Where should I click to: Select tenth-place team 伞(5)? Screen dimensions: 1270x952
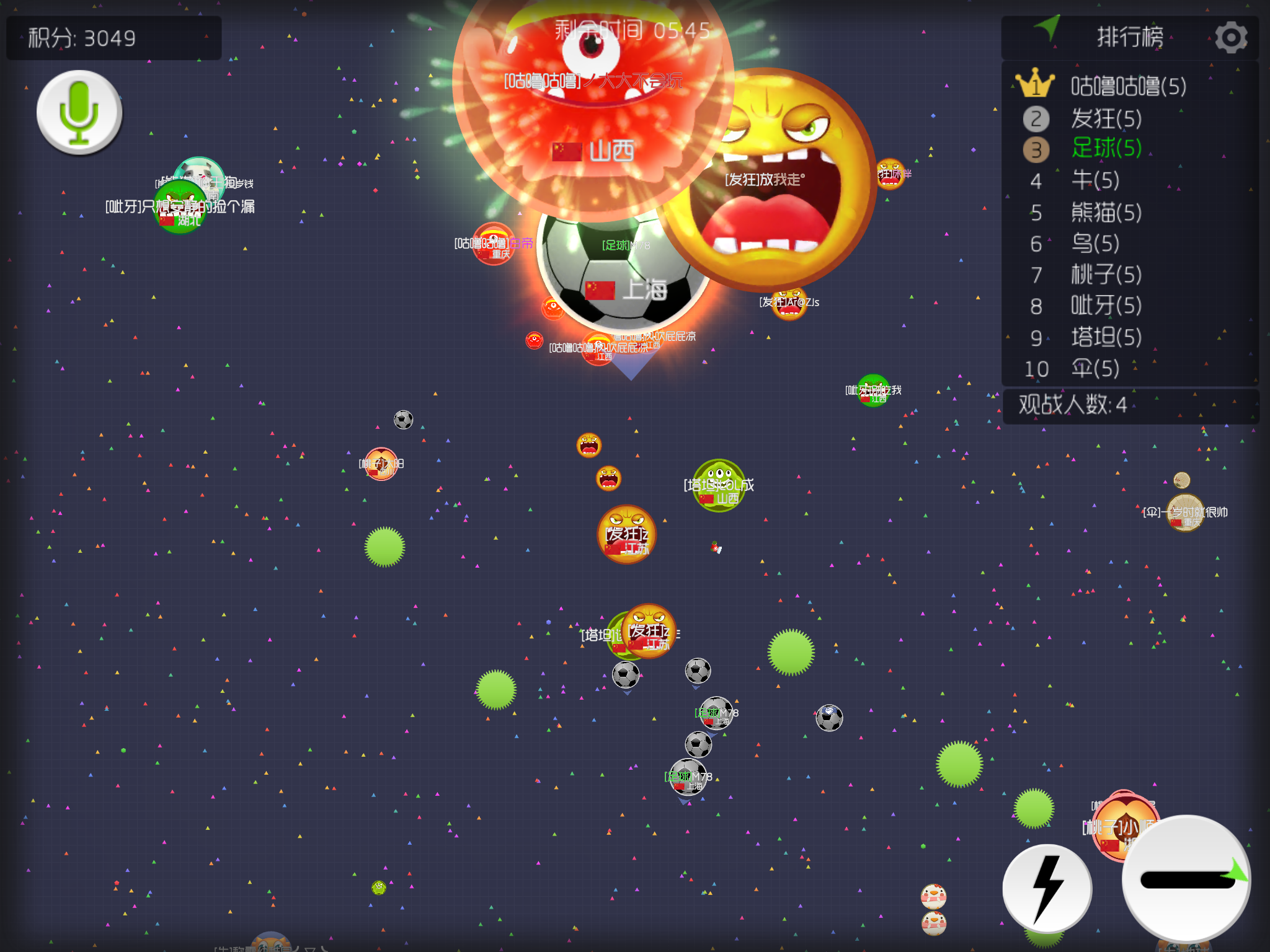tap(1095, 369)
